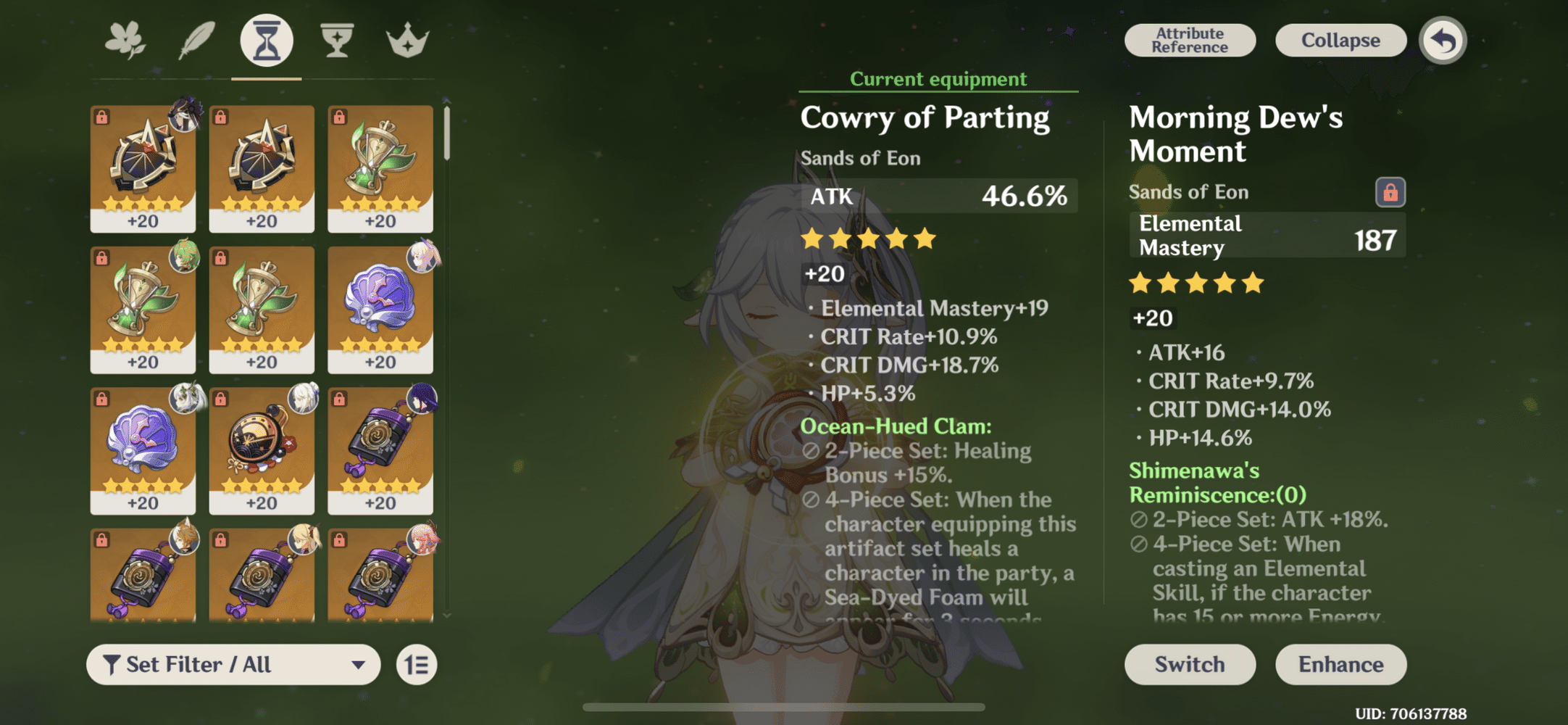Open the sort order icon beside Set Filter

tap(415, 664)
